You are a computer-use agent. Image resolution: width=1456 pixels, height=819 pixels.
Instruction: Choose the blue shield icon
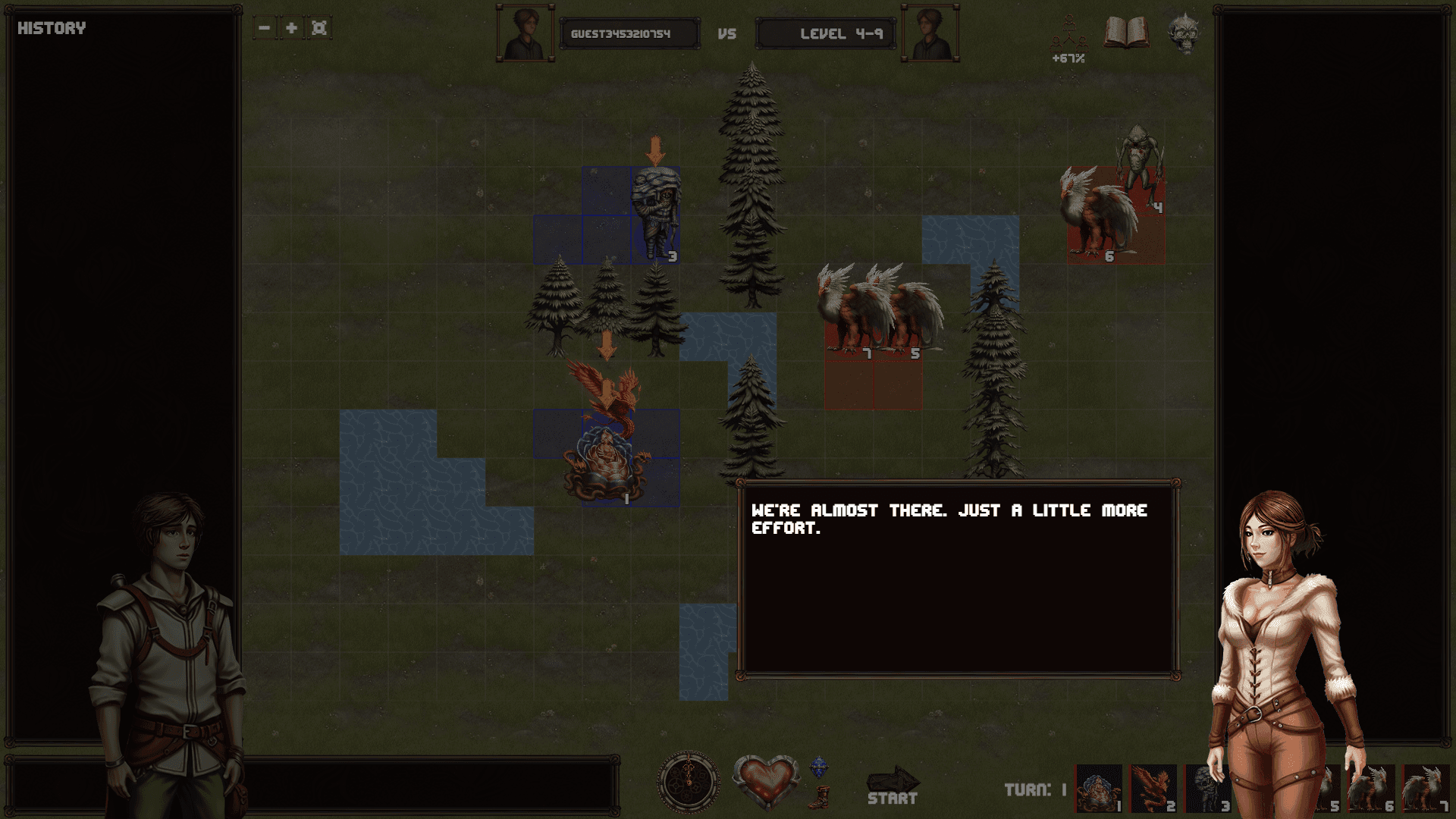[x=819, y=767]
